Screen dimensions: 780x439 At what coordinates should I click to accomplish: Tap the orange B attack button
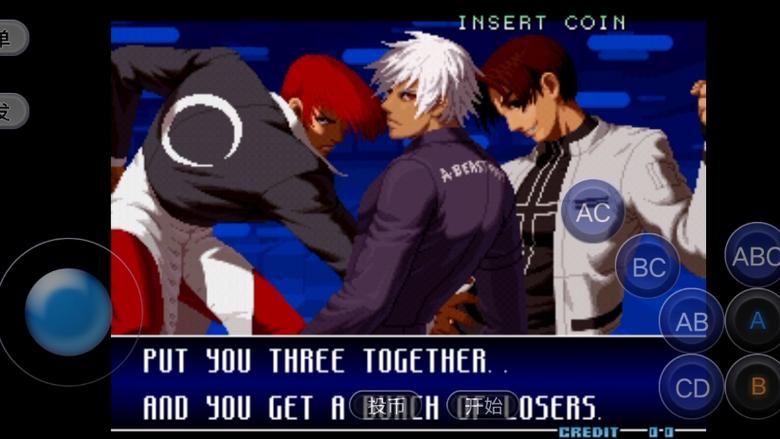pyautogui.click(x=757, y=386)
